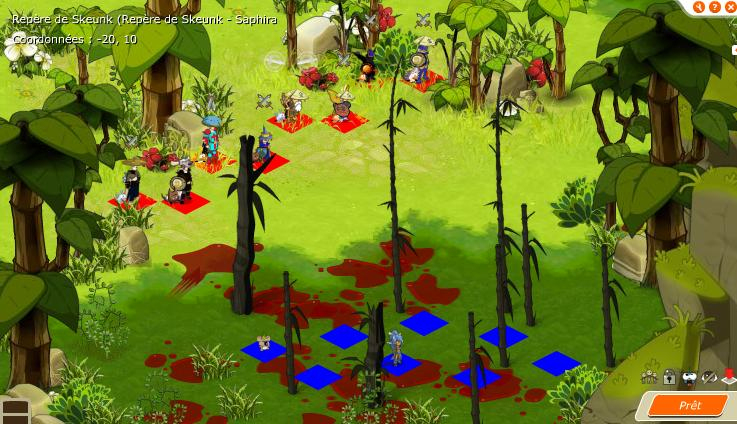
Task: Open the wrench options icon
Action: [x=699, y=7]
